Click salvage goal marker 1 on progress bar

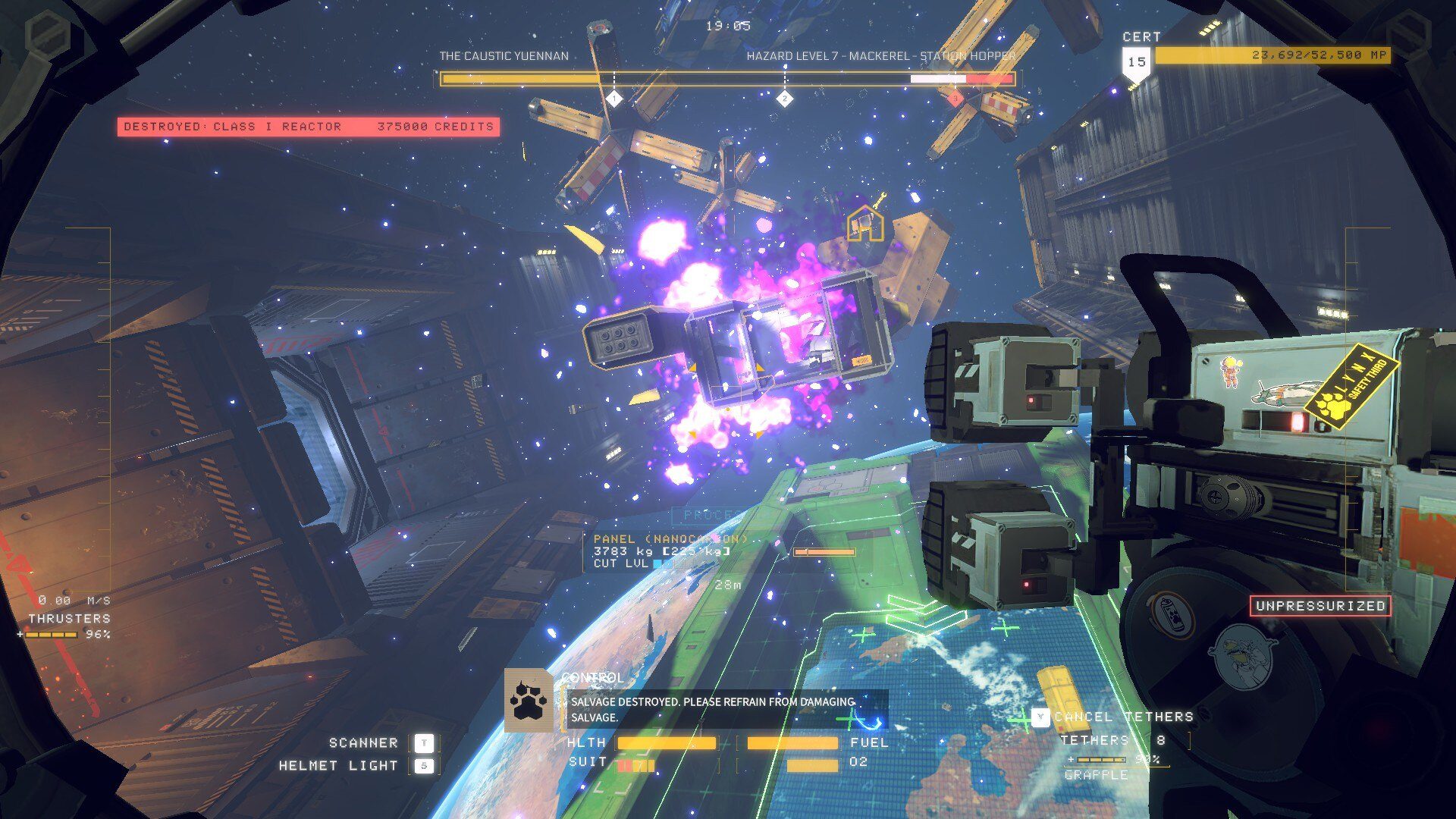pos(614,98)
